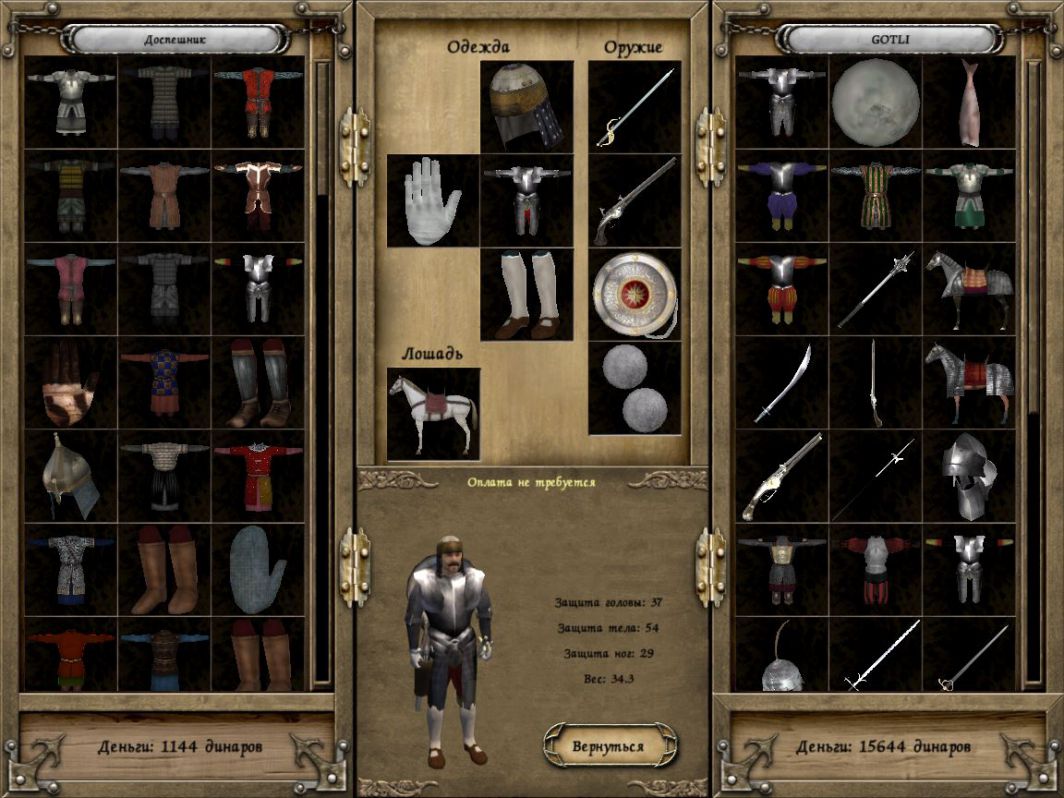Choose the curved sabre in player inventory
1064x798 pixels.
coord(782,384)
